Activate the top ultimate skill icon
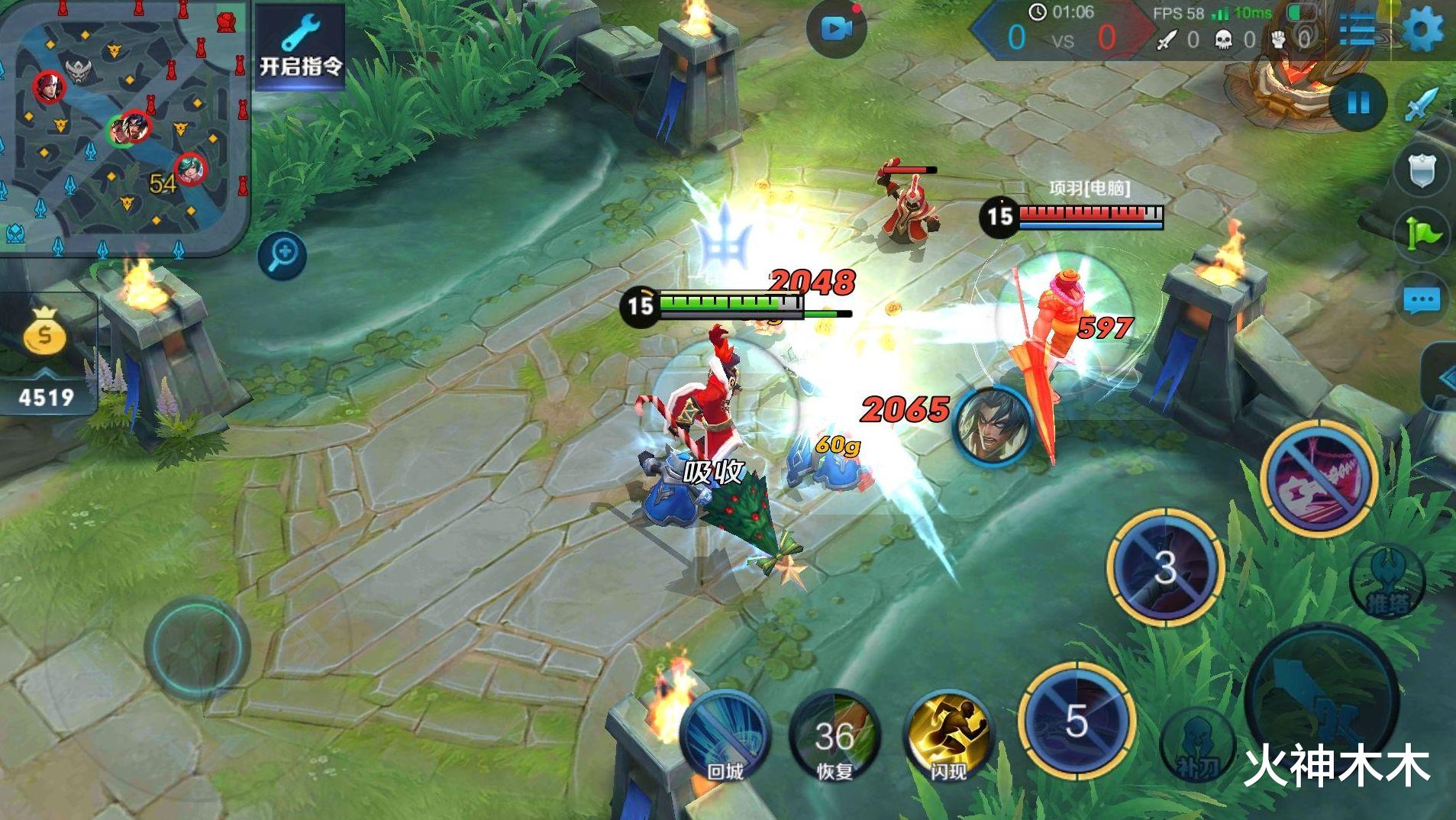This screenshot has width=1456, height=820. [x=1319, y=477]
